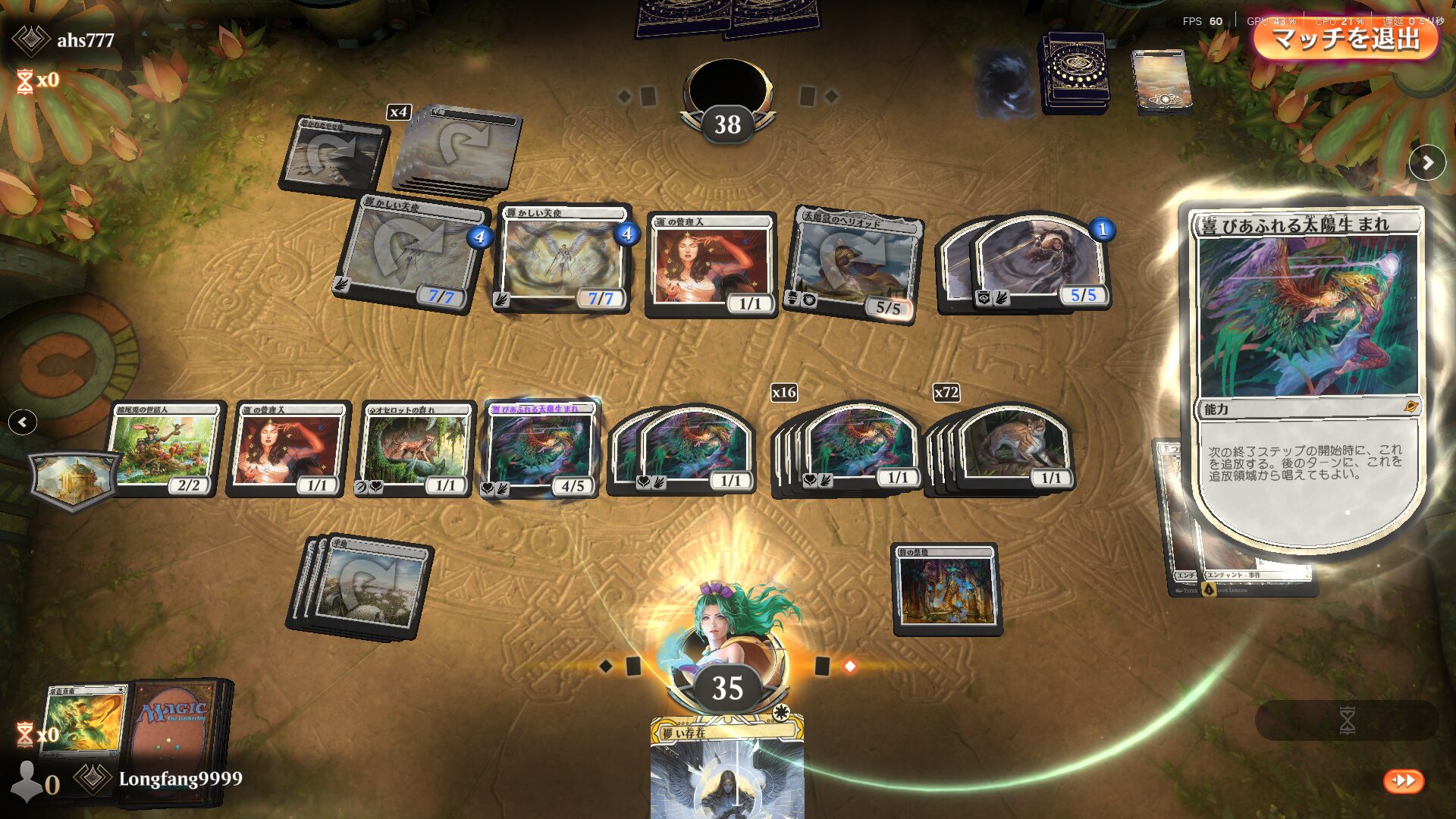Activate the orange fast-forward button
This screenshot has width=1456, height=819.
1404,780
